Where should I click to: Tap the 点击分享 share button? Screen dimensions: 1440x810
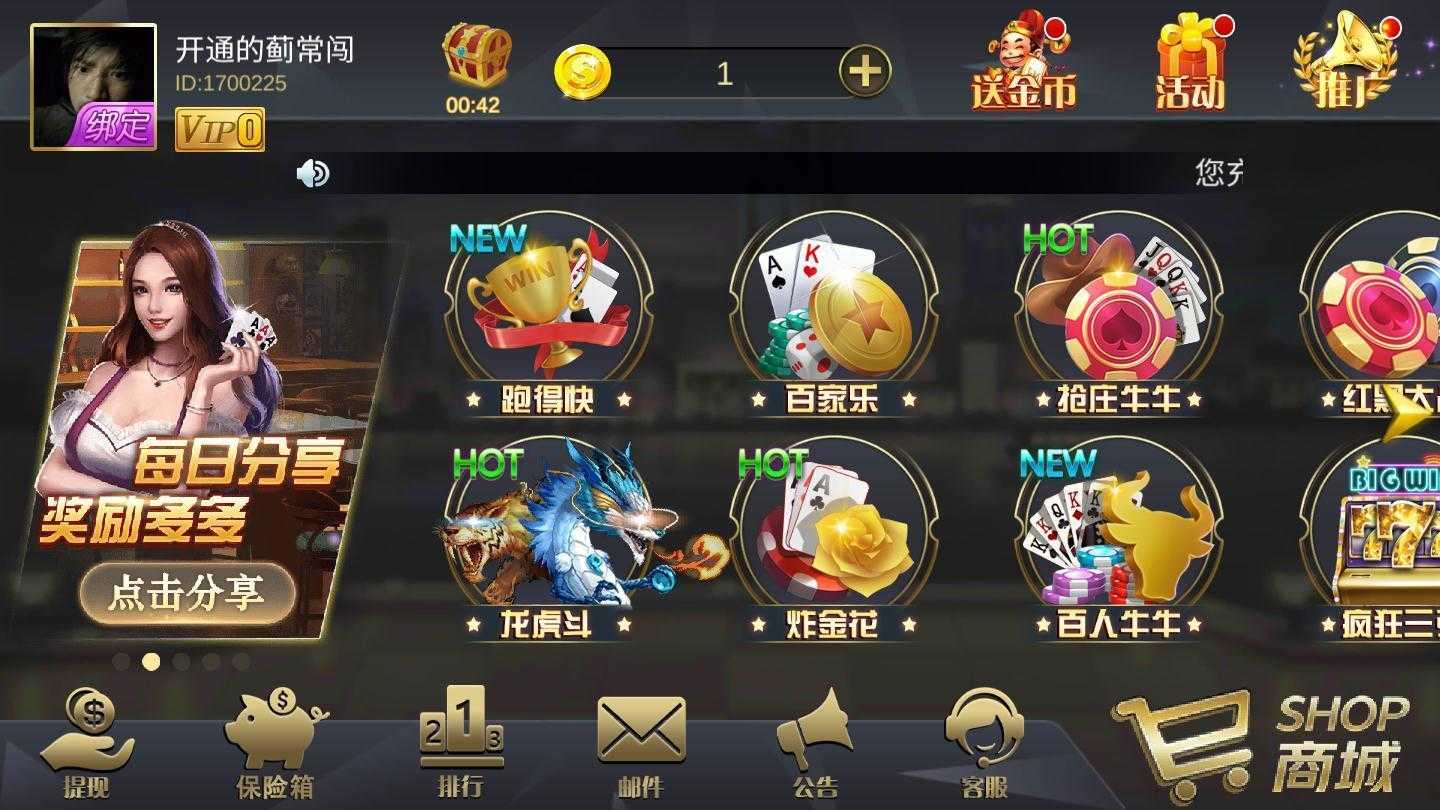click(186, 593)
